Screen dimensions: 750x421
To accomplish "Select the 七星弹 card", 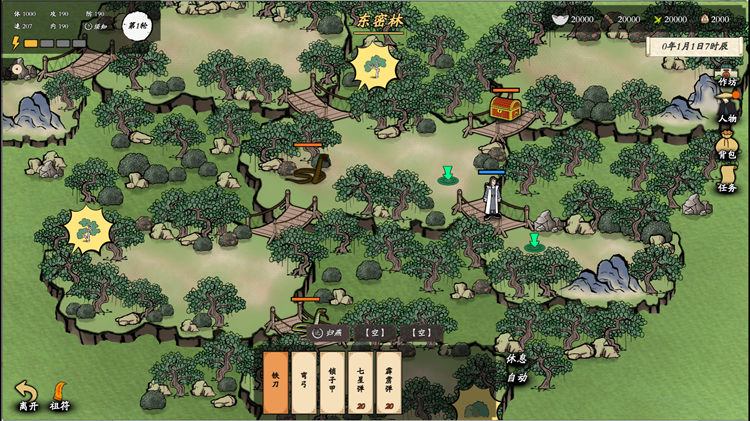I will [x=360, y=382].
